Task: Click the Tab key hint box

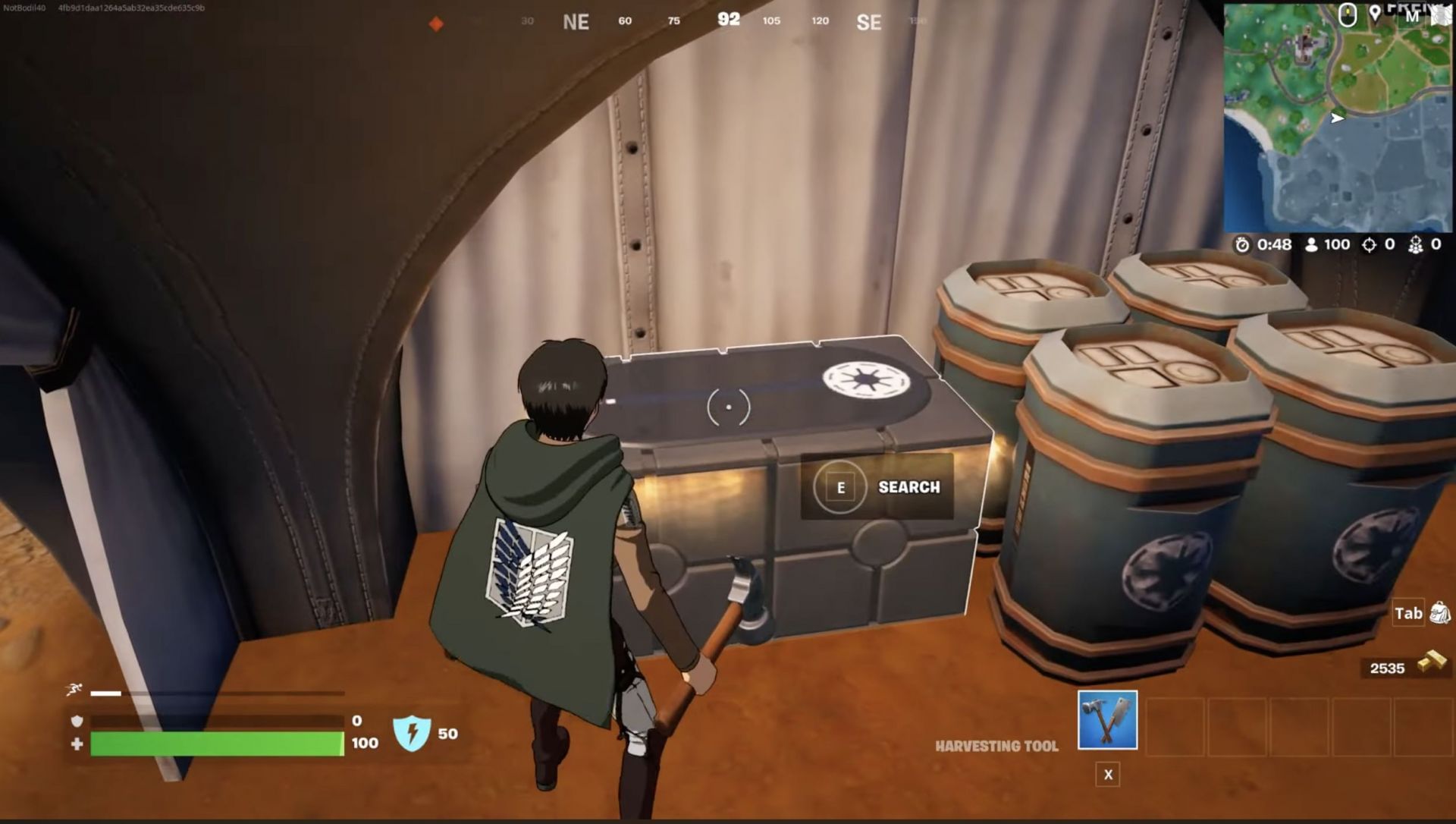Action: click(1407, 614)
